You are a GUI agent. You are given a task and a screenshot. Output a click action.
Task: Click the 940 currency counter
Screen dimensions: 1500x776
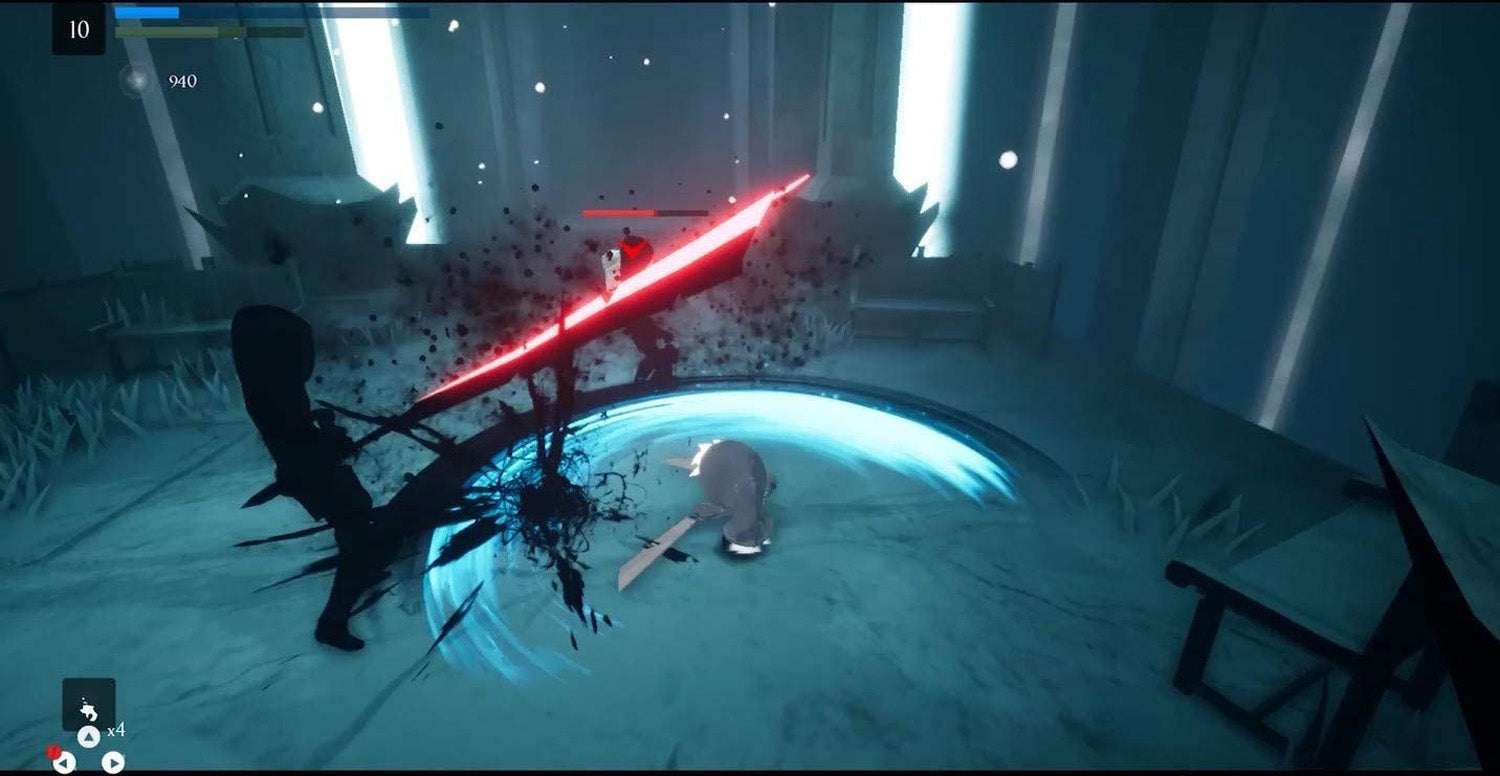(x=183, y=79)
